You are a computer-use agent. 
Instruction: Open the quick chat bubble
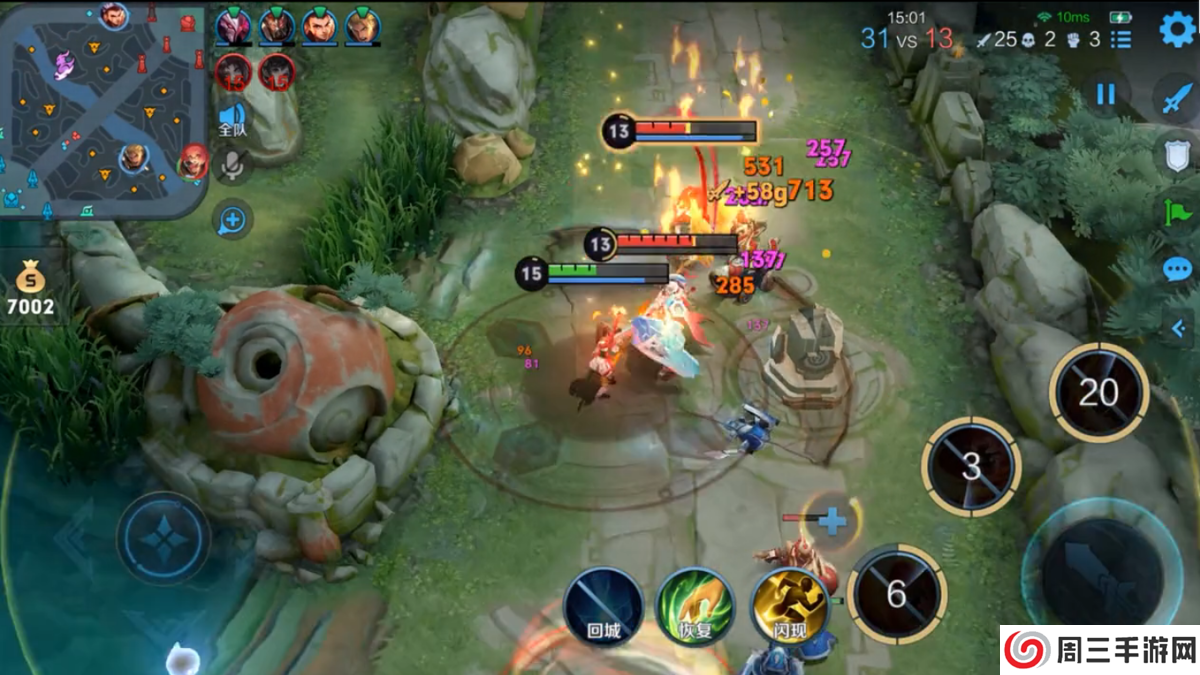coord(1176,269)
